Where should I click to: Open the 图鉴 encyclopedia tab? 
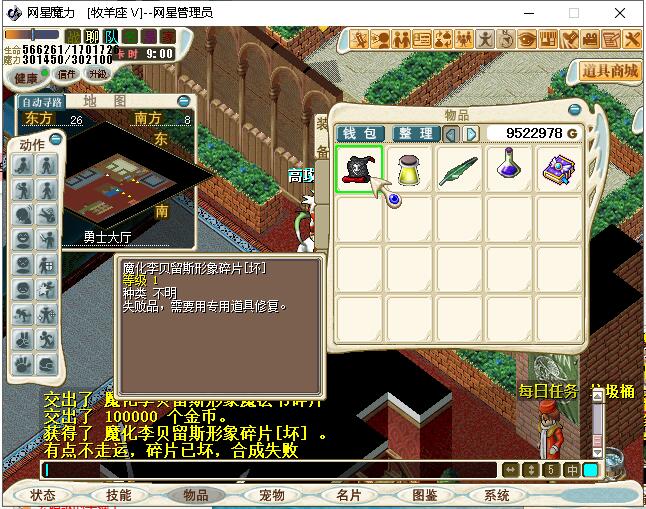tap(425, 495)
